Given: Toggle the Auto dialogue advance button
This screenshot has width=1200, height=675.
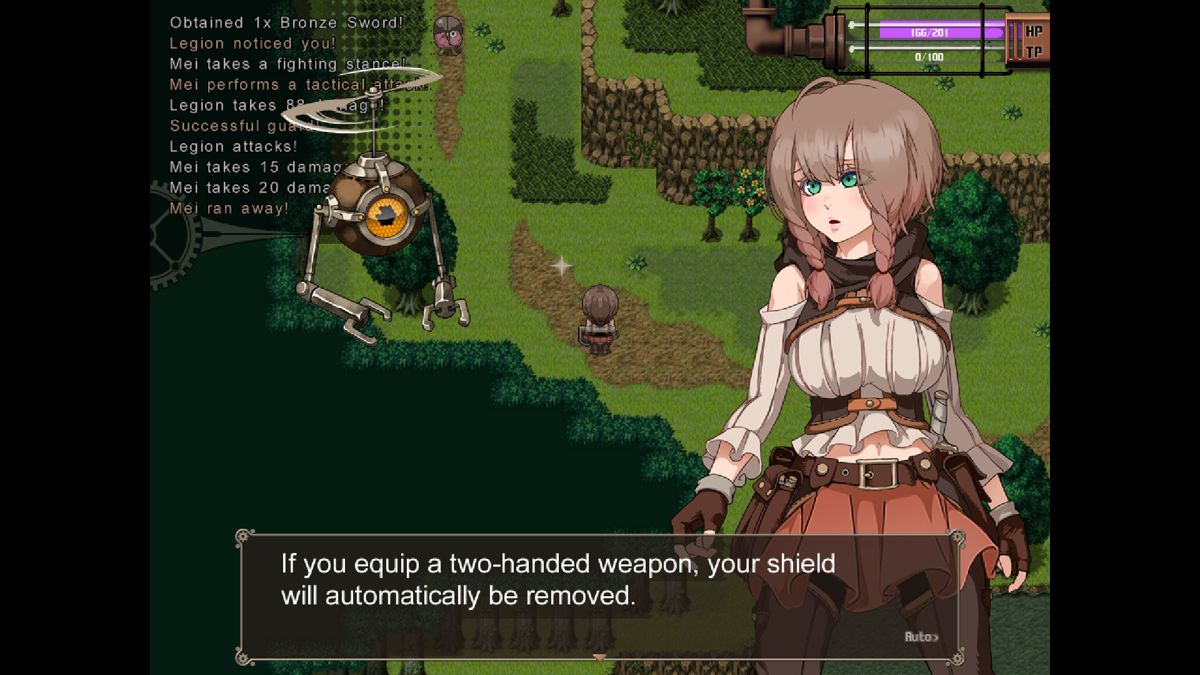Looking at the screenshot, I should 921,637.
